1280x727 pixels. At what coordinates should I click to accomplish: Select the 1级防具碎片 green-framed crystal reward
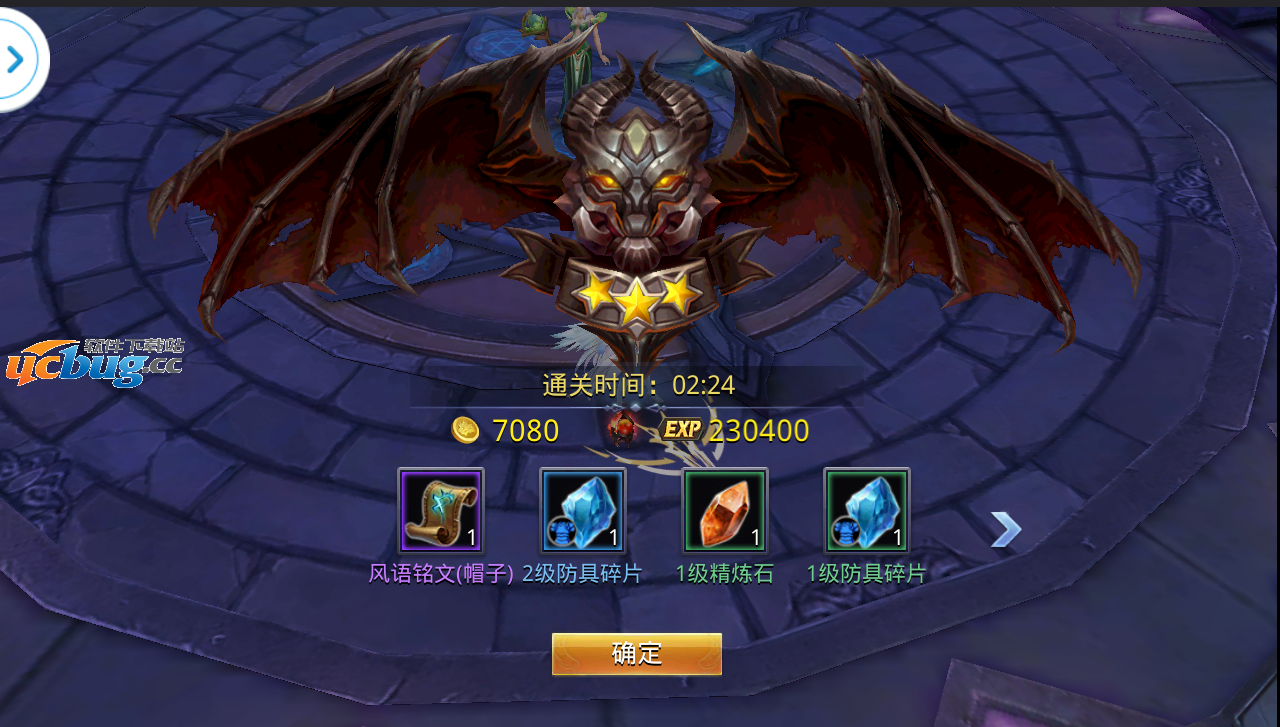point(867,510)
